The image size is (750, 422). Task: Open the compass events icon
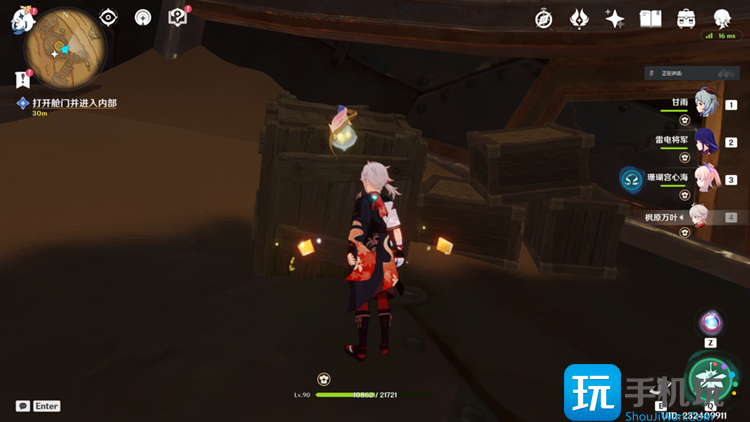(545, 19)
